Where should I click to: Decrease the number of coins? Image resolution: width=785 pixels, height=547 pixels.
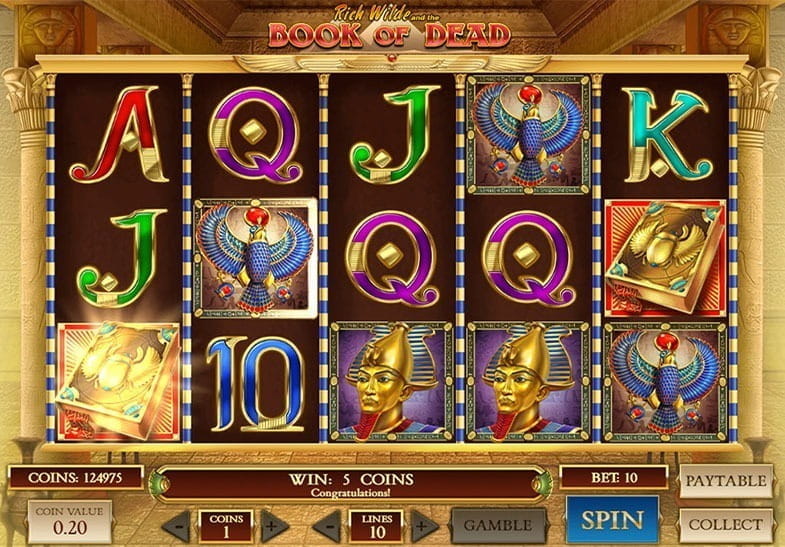pyautogui.click(x=177, y=525)
